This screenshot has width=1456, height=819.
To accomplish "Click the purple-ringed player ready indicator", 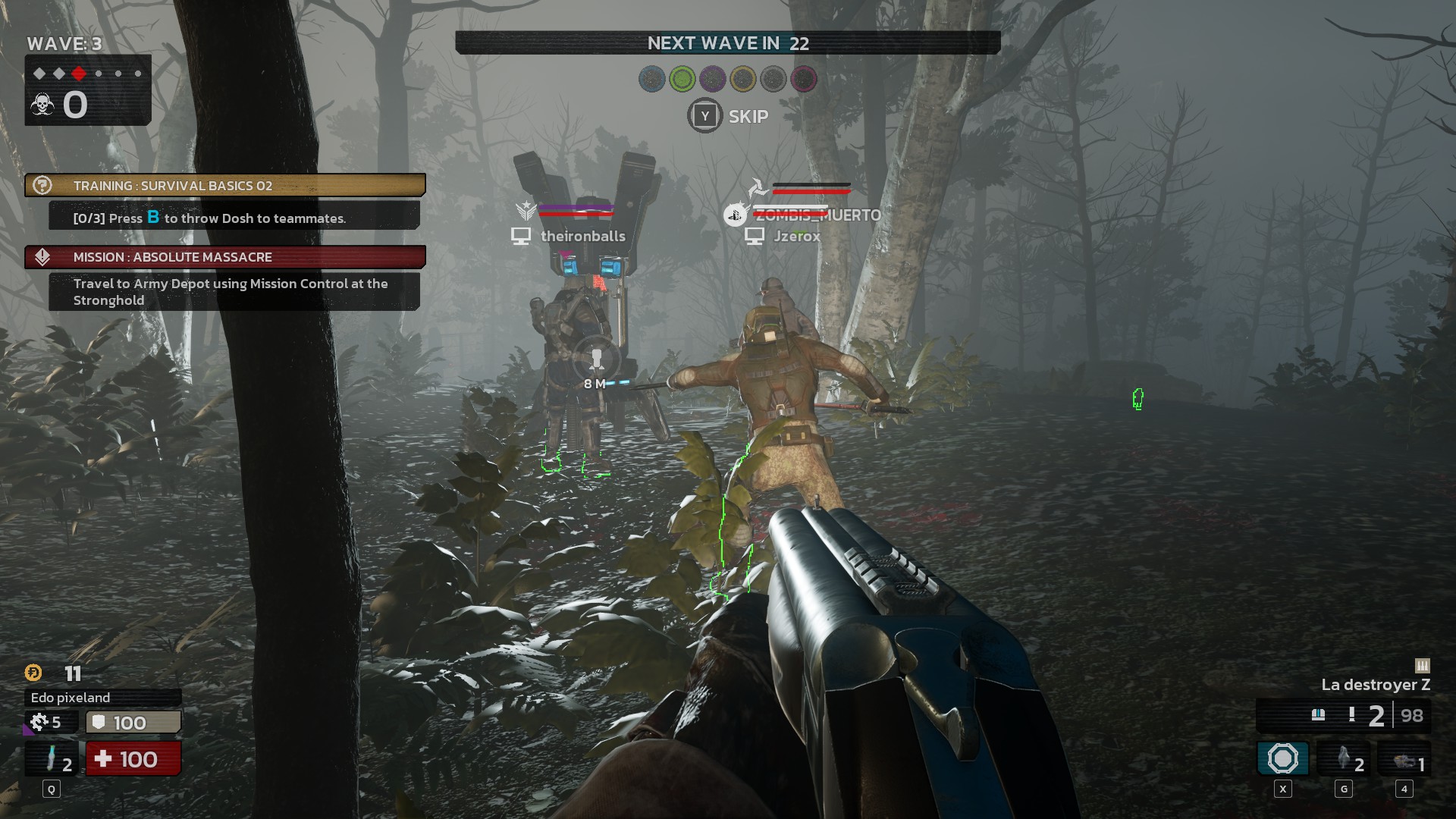I will point(713,79).
